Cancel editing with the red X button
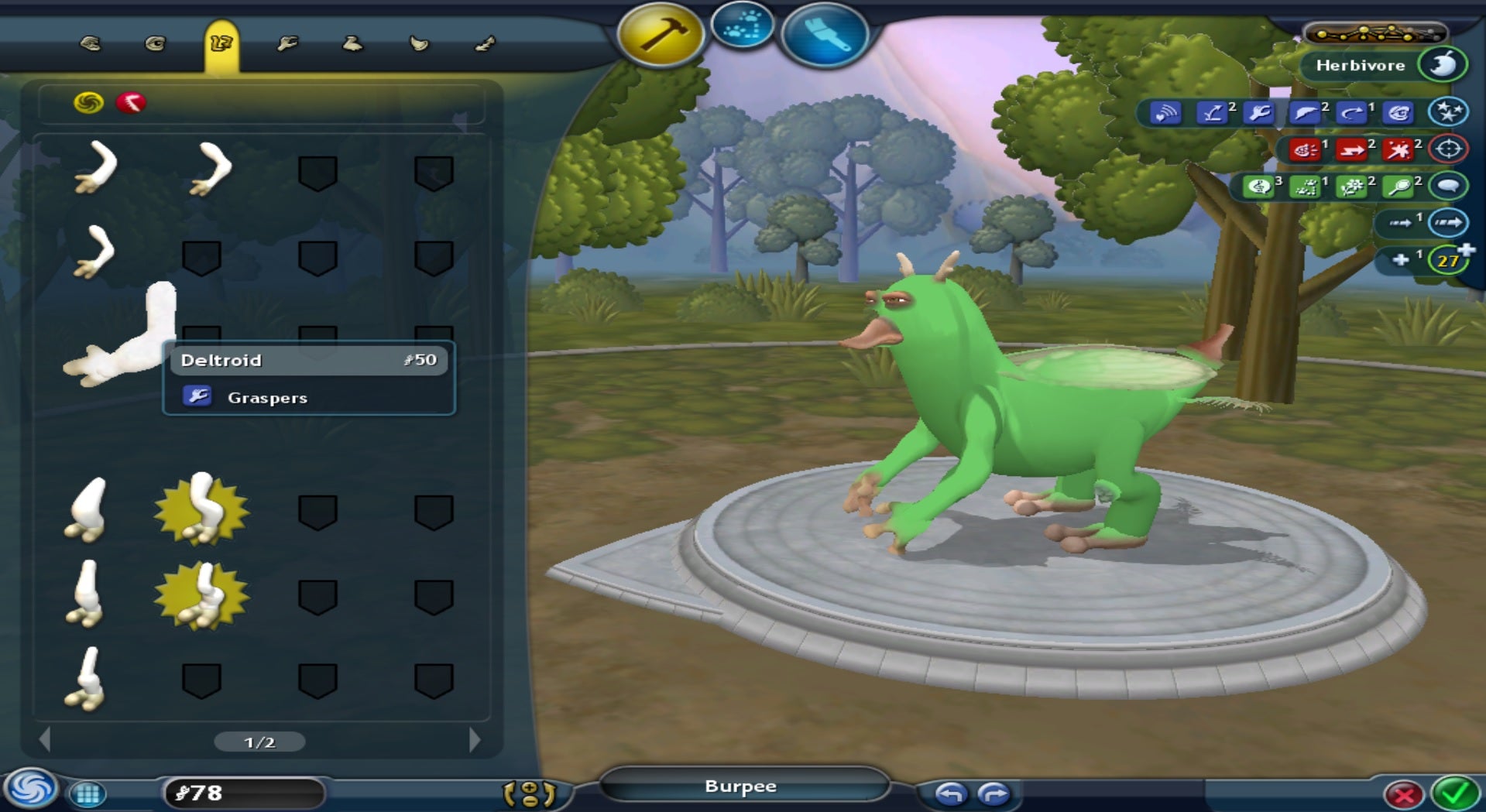1486x812 pixels. tap(1403, 794)
